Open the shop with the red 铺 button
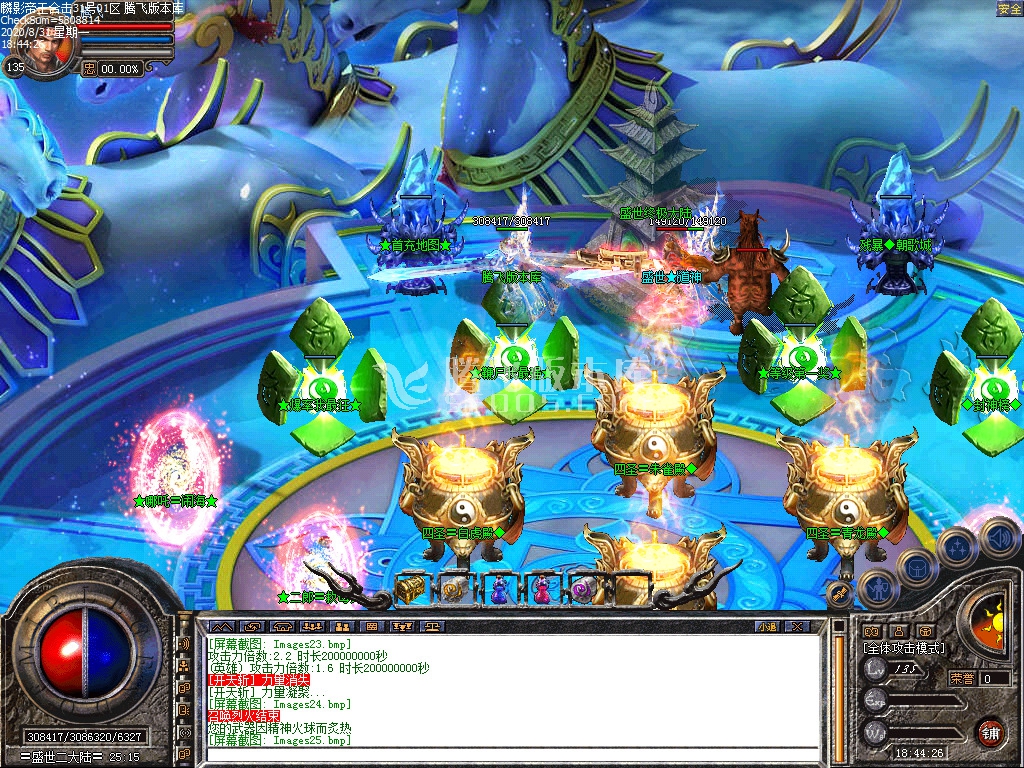This screenshot has height=768, width=1024. [990, 732]
